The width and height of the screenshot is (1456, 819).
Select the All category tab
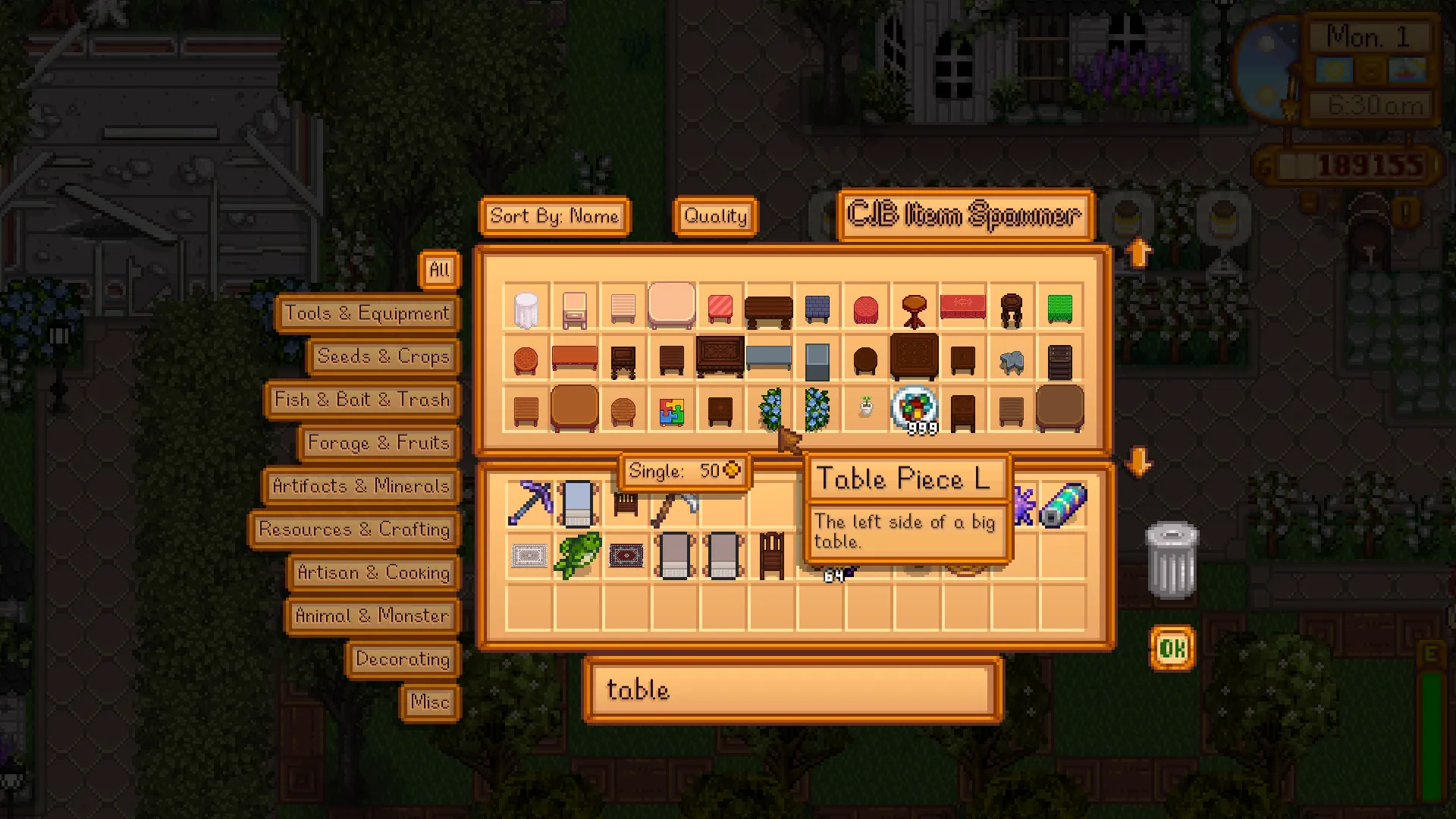pyautogui.click(x=439, y=270)
